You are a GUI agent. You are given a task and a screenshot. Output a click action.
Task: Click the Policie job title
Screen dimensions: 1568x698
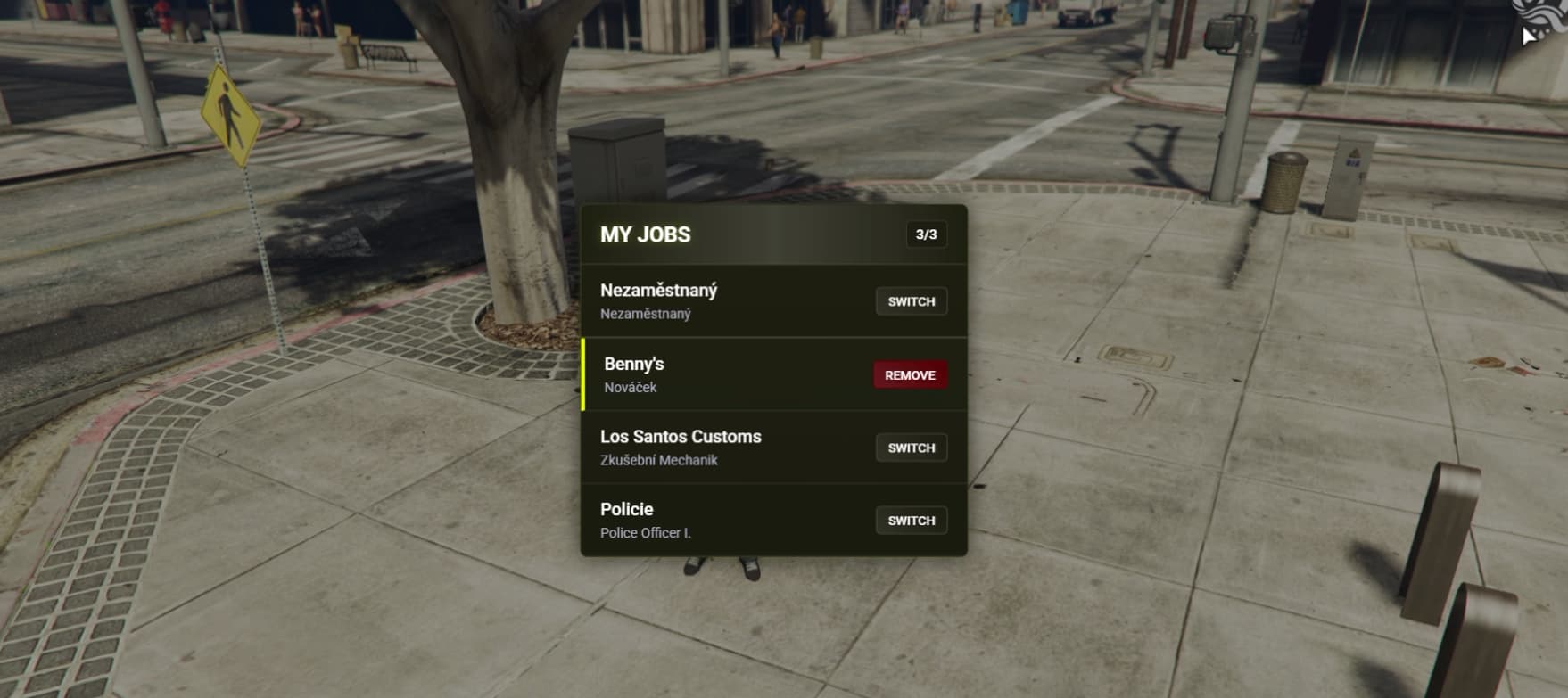tap(627, 508)
